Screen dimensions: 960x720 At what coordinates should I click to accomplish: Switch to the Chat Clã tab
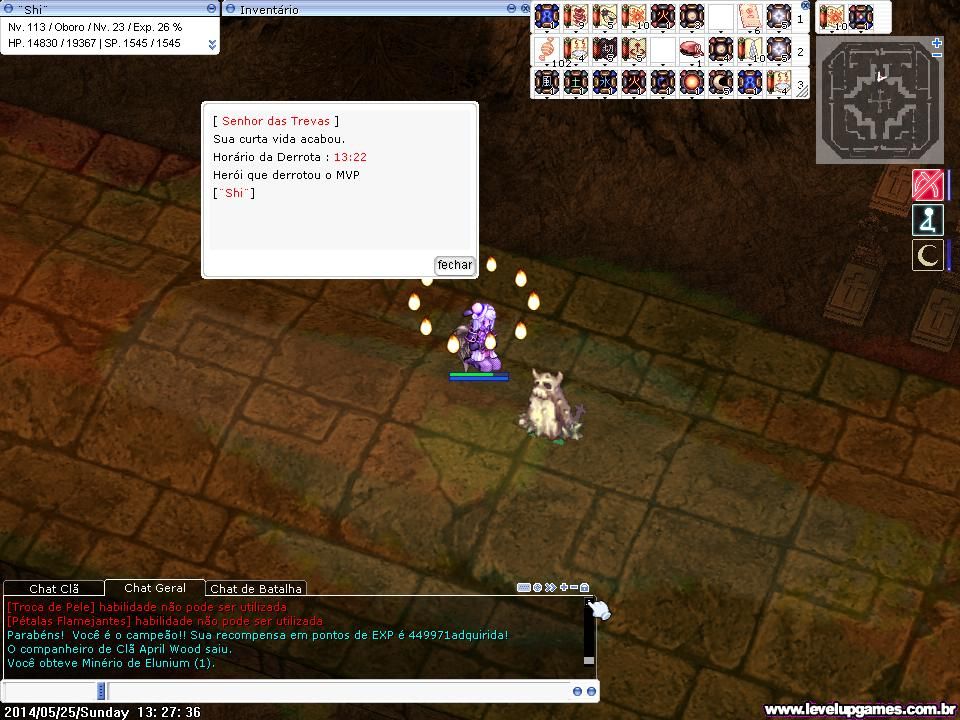point(54,589)
